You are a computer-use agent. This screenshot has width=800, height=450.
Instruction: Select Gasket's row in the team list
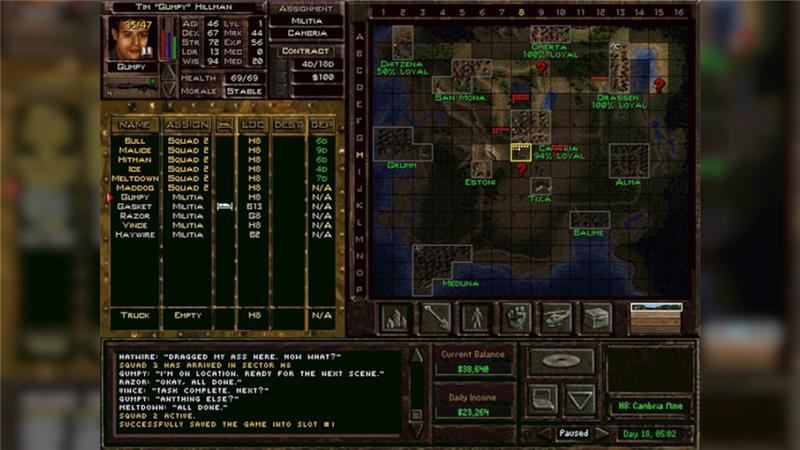135,206
